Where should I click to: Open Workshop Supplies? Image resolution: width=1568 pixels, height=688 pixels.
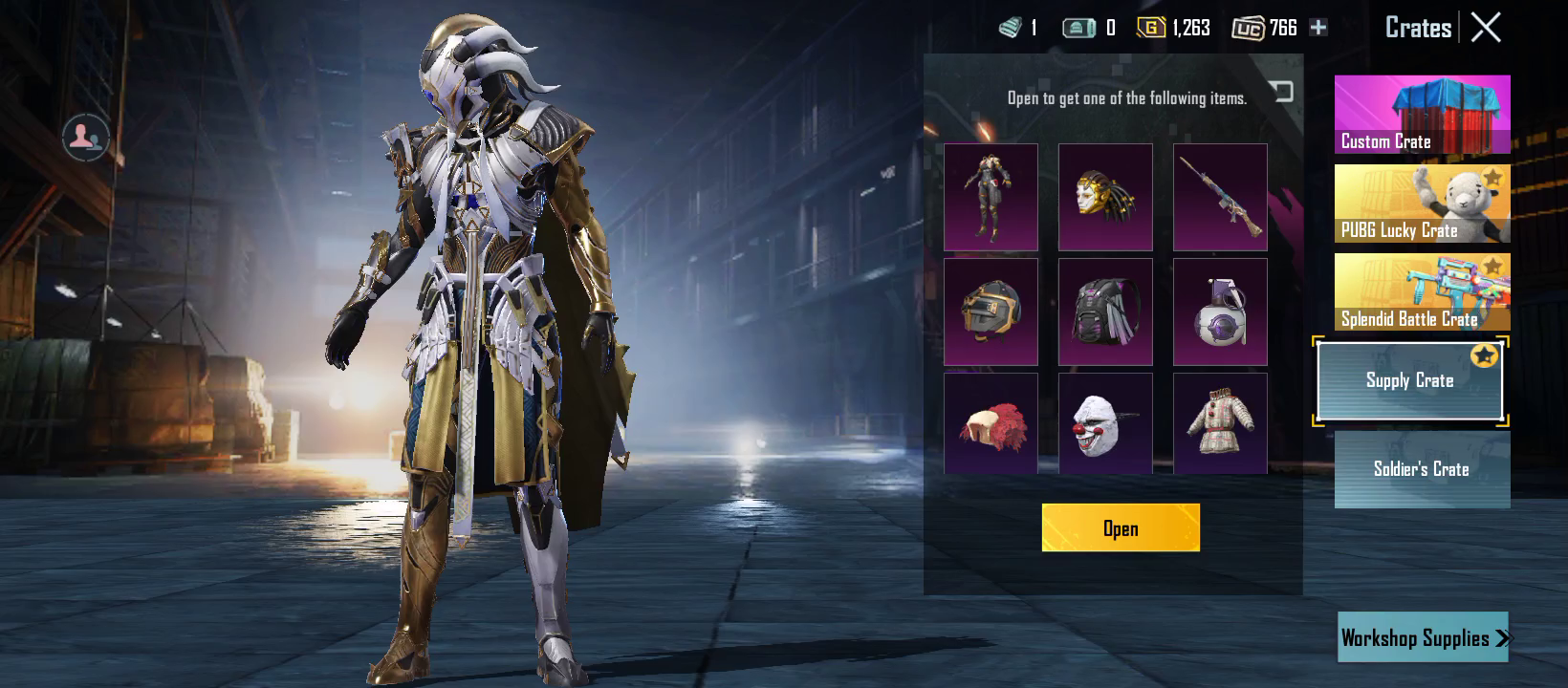tap(1423, 637)
